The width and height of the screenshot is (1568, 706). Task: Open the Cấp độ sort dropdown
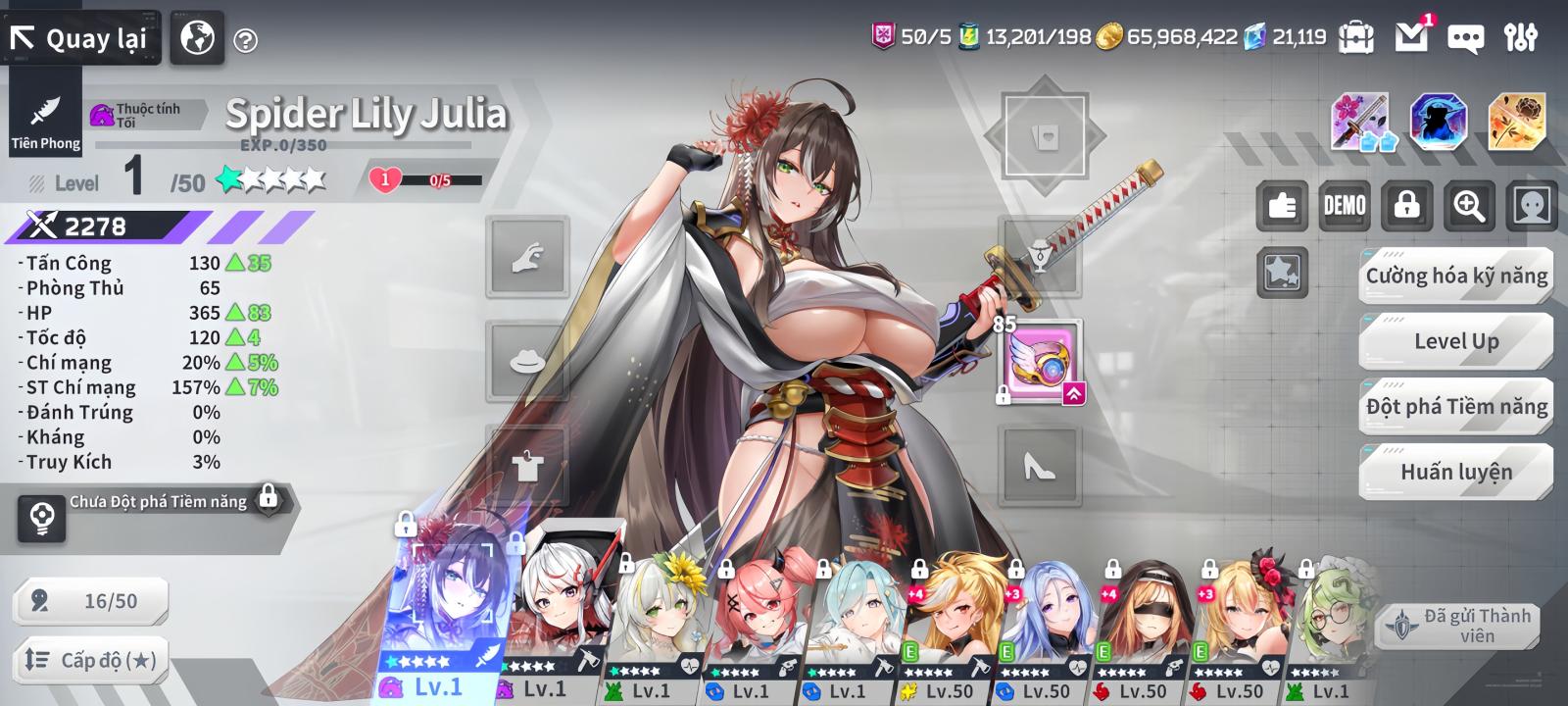[x=90, y=660]
